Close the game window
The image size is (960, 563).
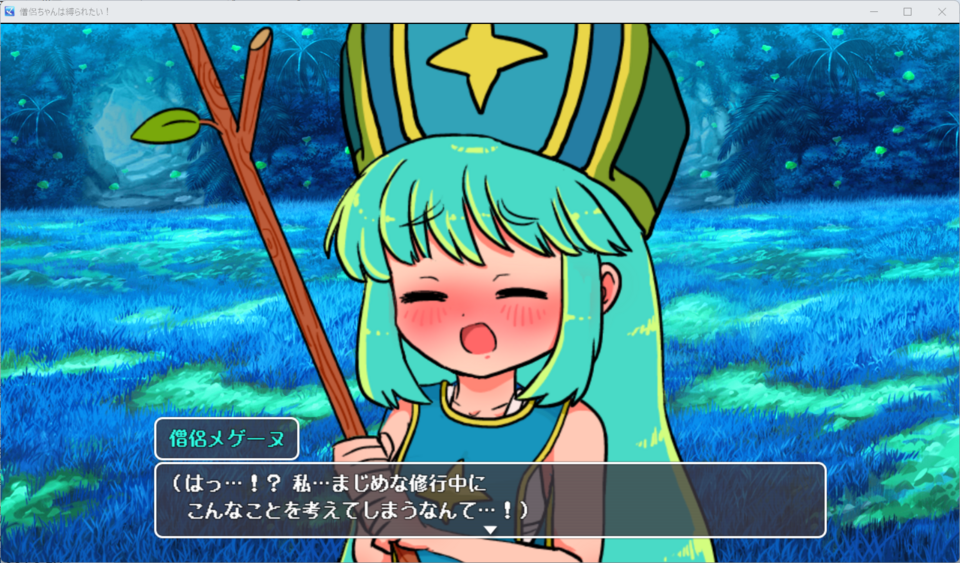click(941, 11)
